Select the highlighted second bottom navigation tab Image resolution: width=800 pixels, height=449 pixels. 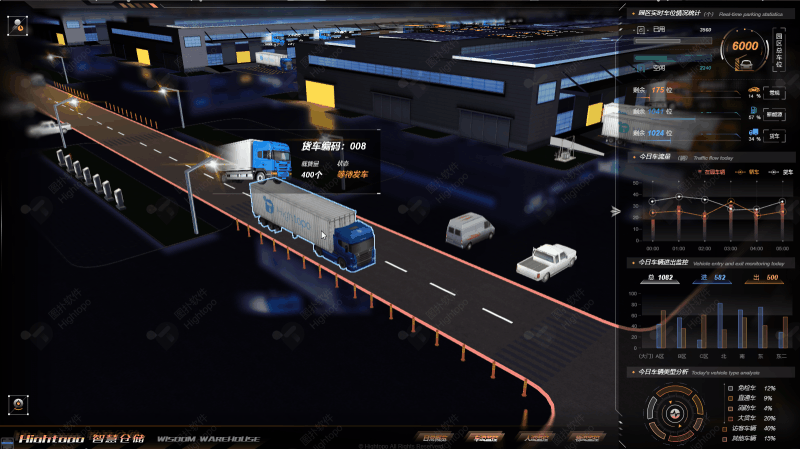[x=486, y=437]
